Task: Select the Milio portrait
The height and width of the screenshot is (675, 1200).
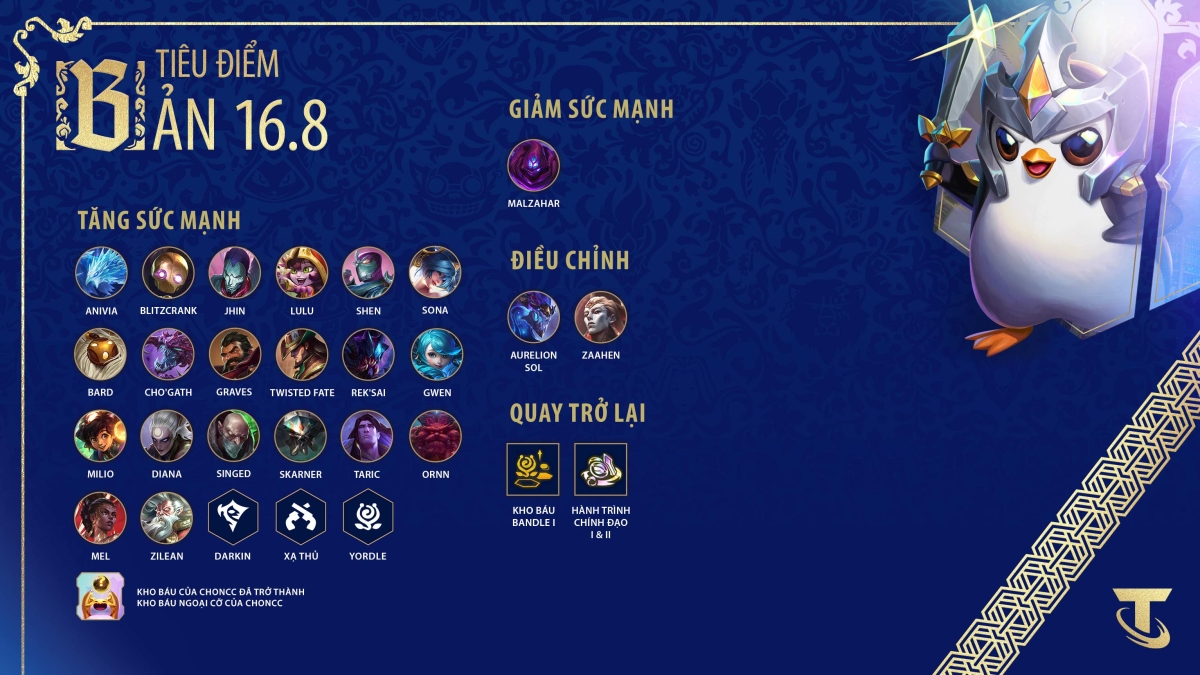Action: pos(101,435)
